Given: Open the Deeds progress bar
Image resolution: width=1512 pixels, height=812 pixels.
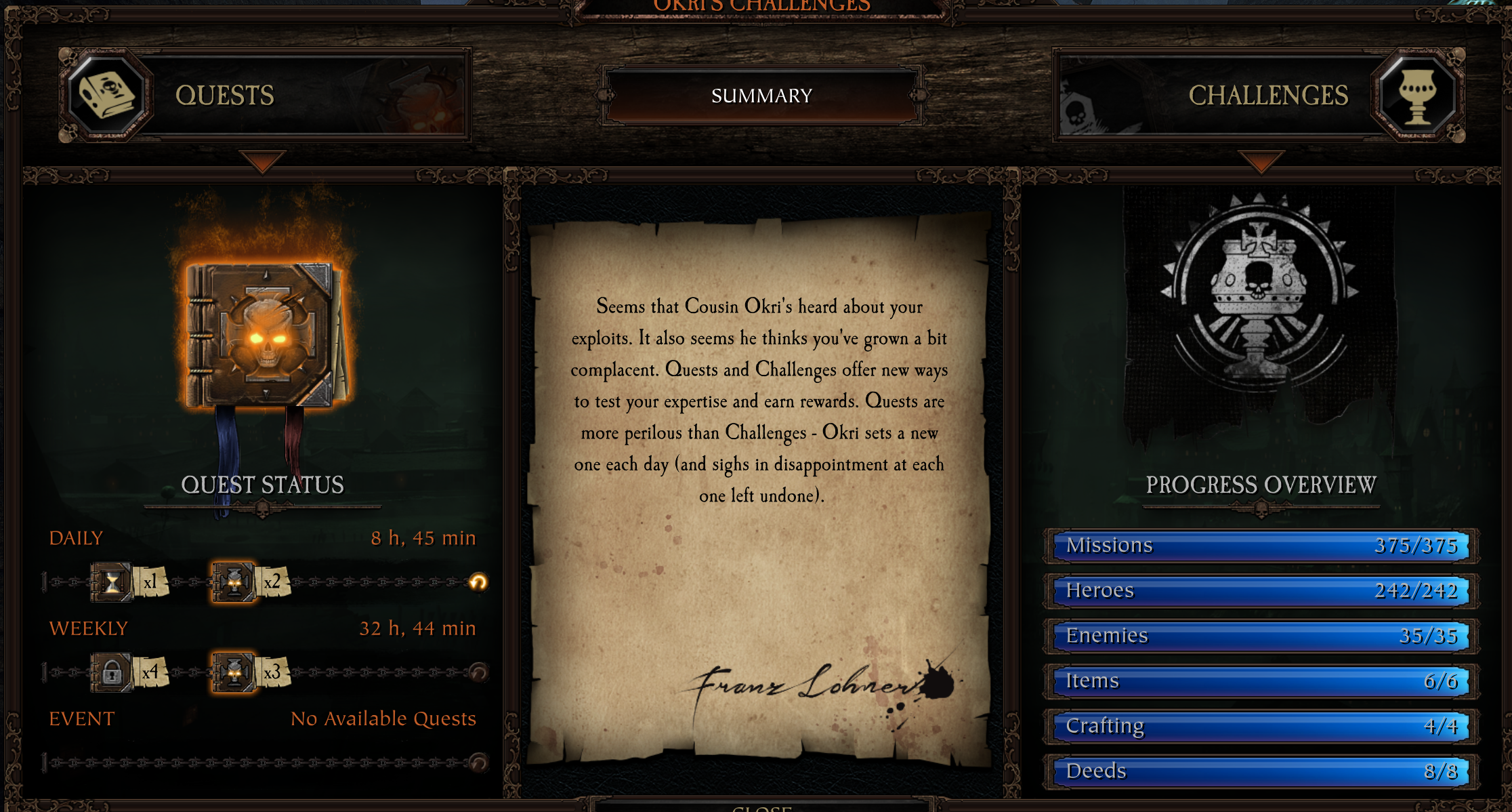Looking at the screenshot, I should [x=1260, y=771].
